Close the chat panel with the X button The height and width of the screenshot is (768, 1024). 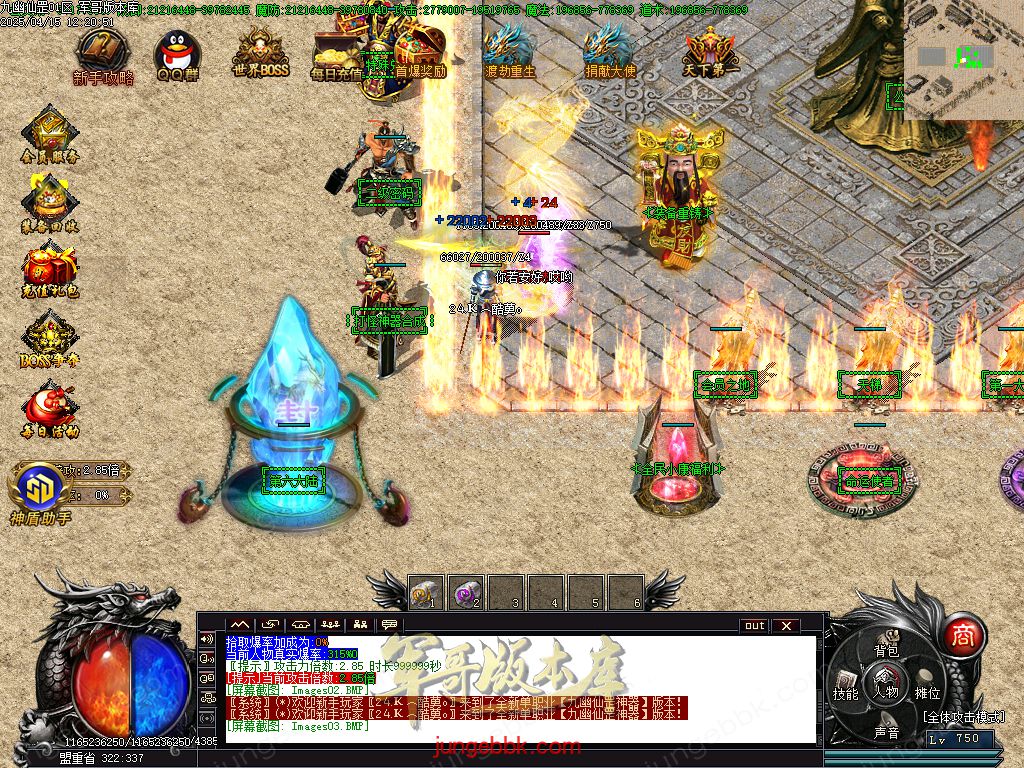787,626
